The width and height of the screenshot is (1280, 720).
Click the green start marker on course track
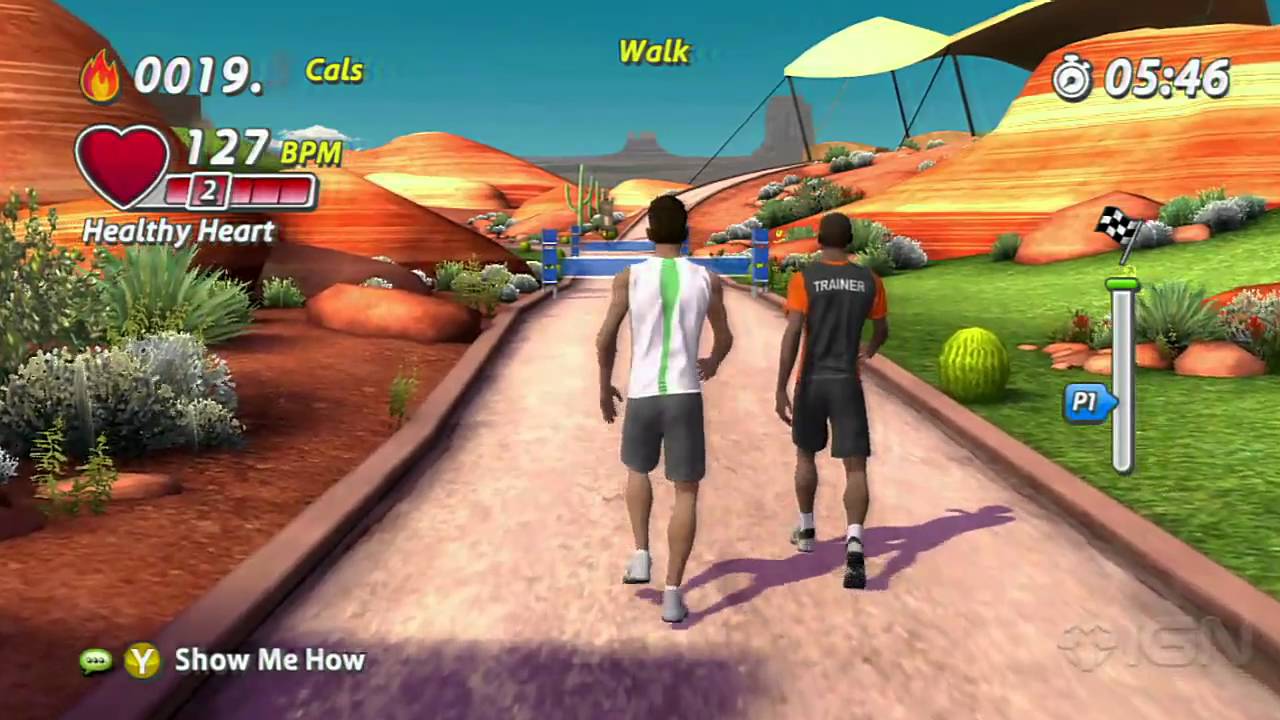pyautogui.click(x=1121, y=285)
